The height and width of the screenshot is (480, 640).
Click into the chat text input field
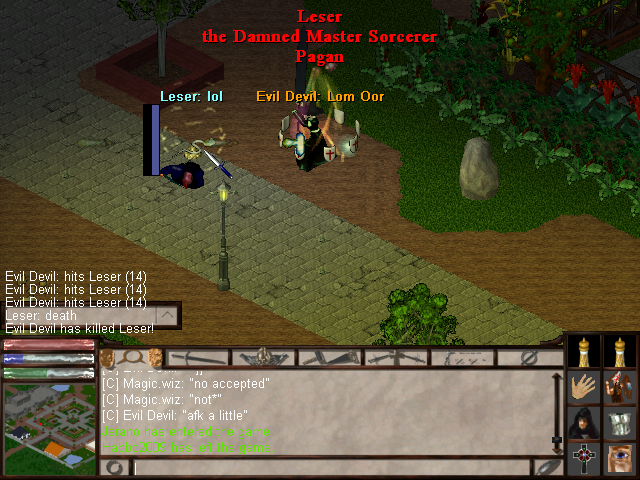(x=330, y=467)
